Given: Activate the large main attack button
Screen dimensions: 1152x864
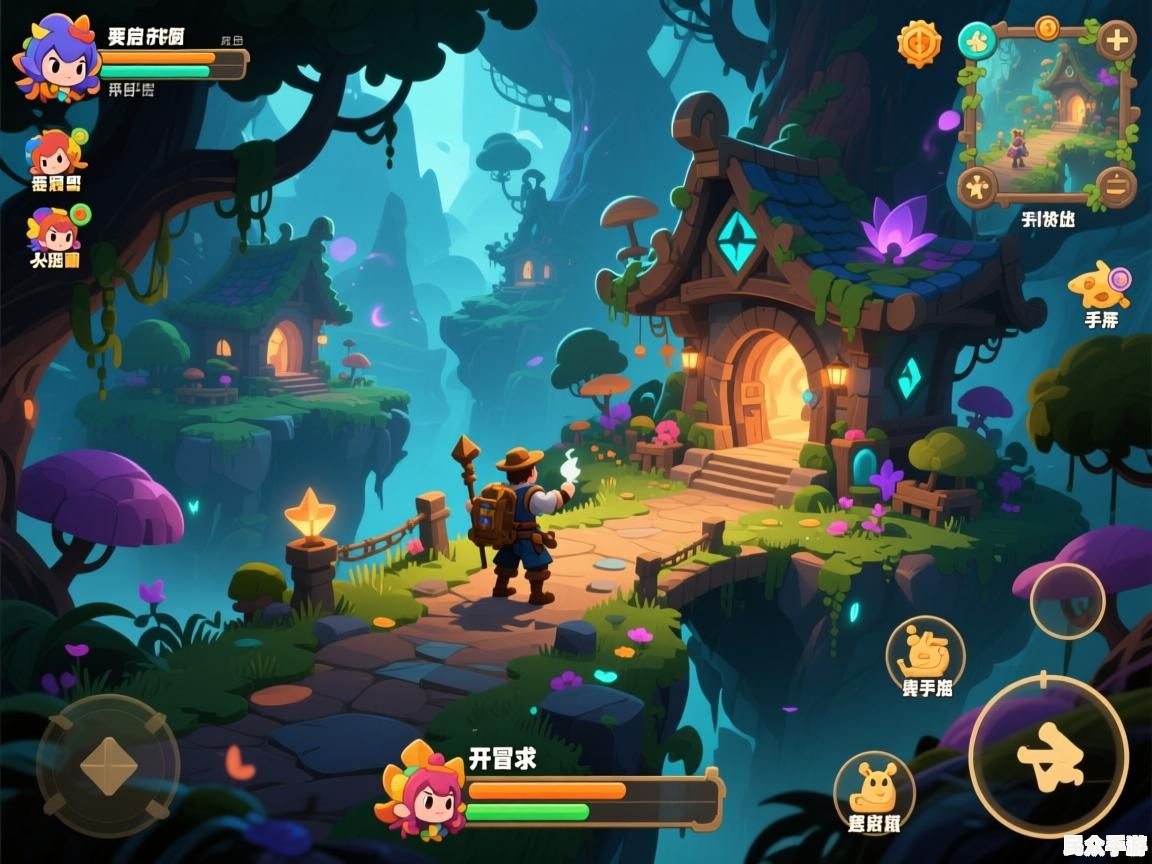Looking at the screenshot, I should point(1047,756).
